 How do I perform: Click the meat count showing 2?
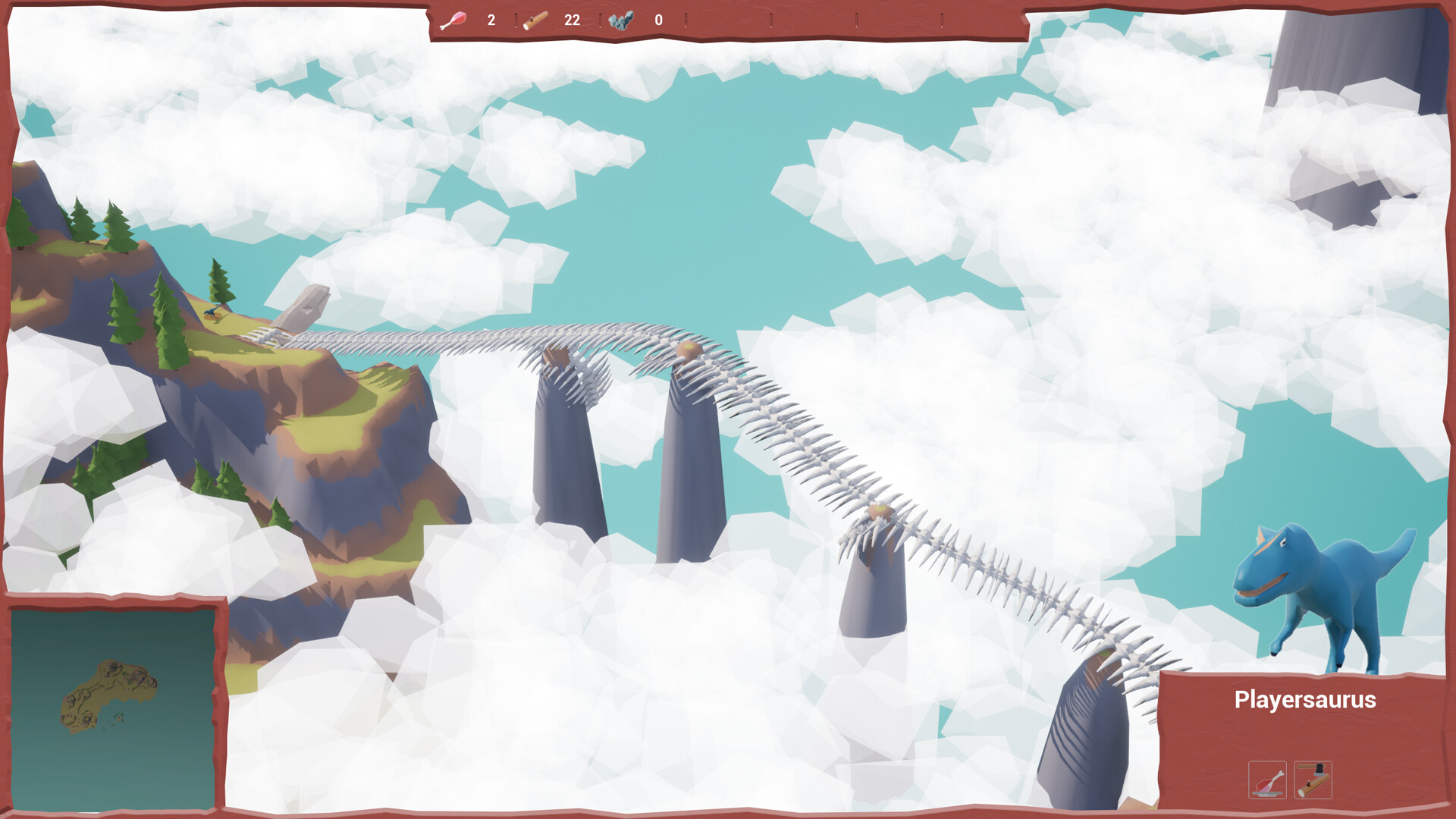click(x=490, y=20)
